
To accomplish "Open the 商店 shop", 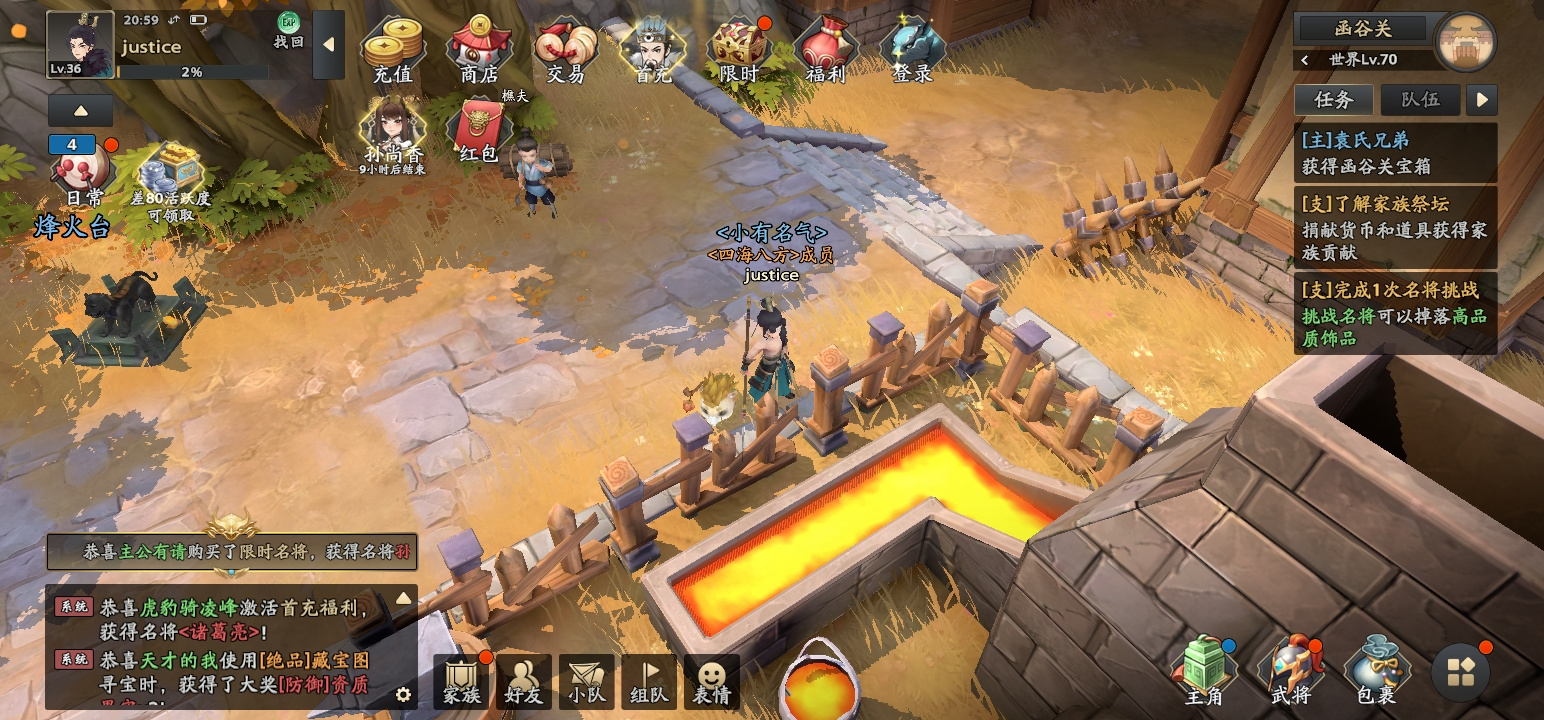I will click(479, 50).
